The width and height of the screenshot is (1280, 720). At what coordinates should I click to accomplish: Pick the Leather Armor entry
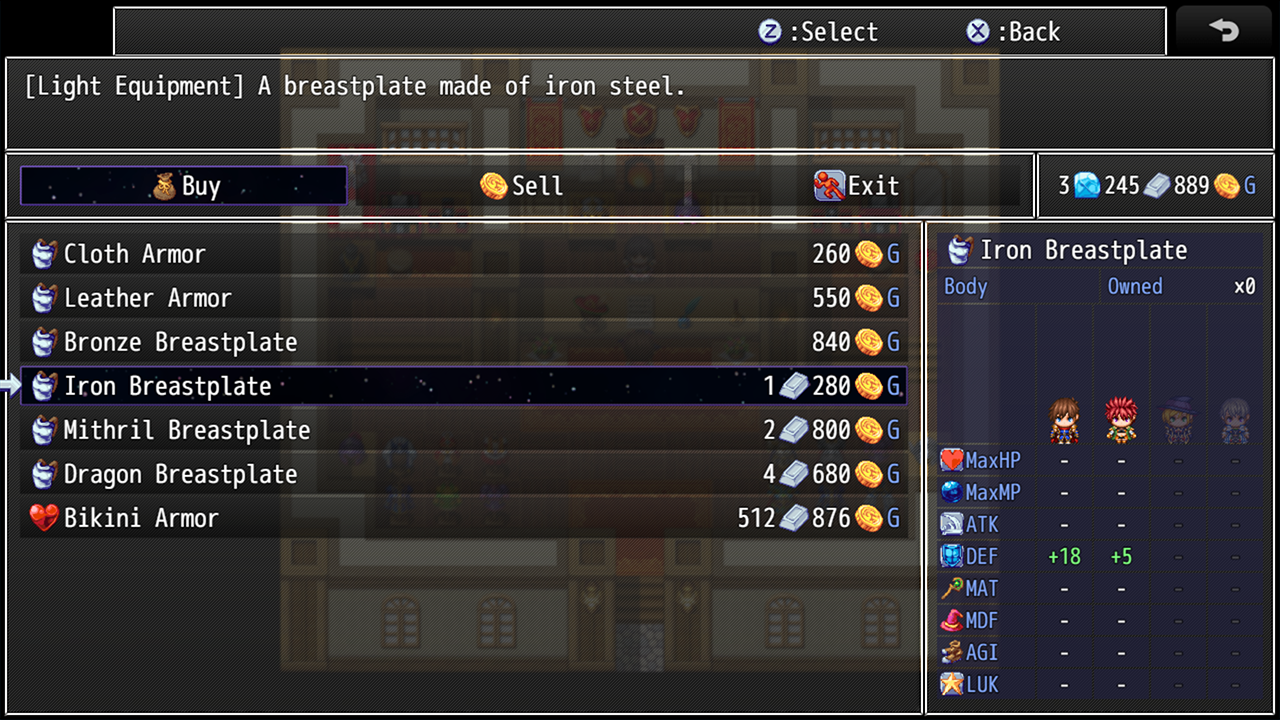click(463, 298)
